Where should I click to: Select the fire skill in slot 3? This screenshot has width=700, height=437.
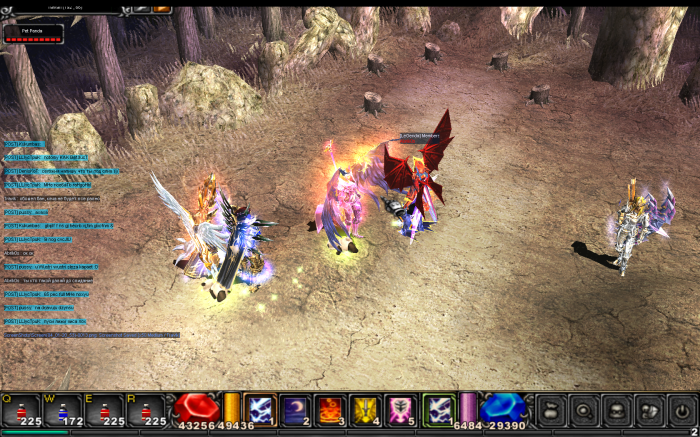point(331,410)
